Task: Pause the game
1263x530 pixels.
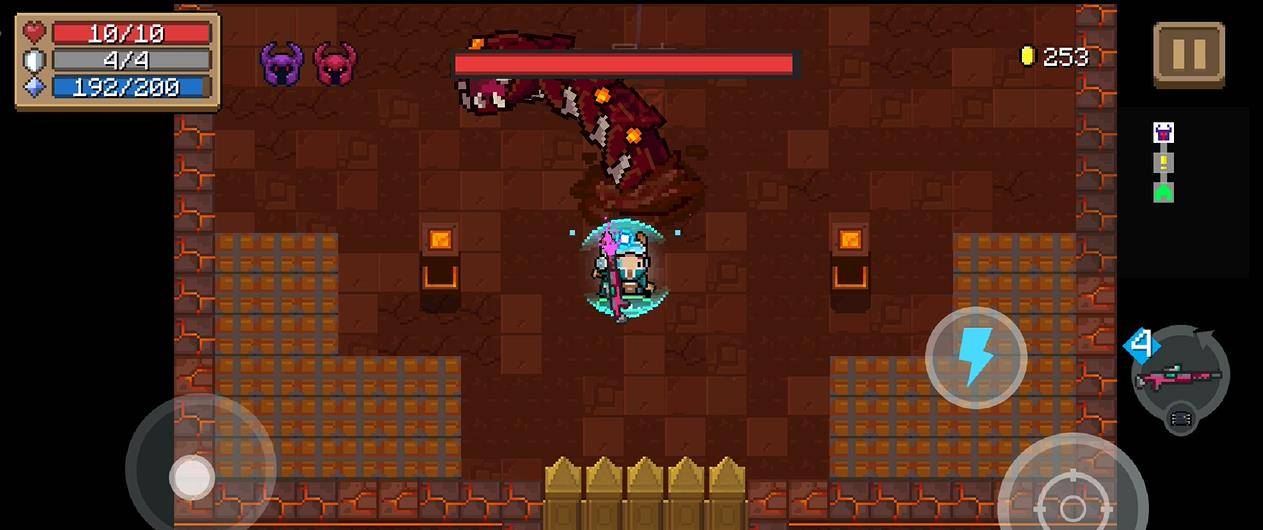Action: point(1189,54)
